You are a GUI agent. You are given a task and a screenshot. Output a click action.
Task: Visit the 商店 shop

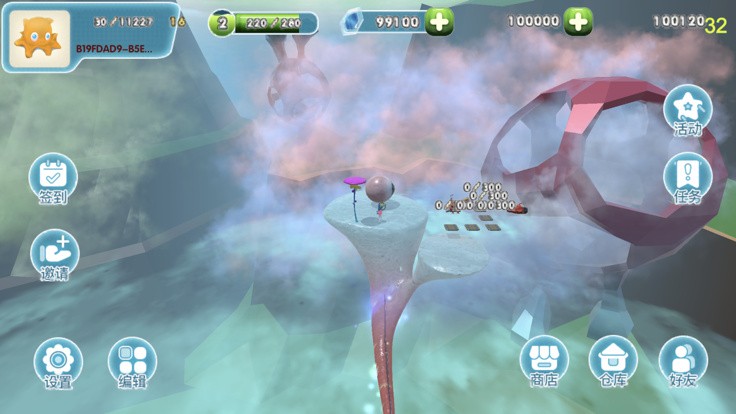pos(544,360)
